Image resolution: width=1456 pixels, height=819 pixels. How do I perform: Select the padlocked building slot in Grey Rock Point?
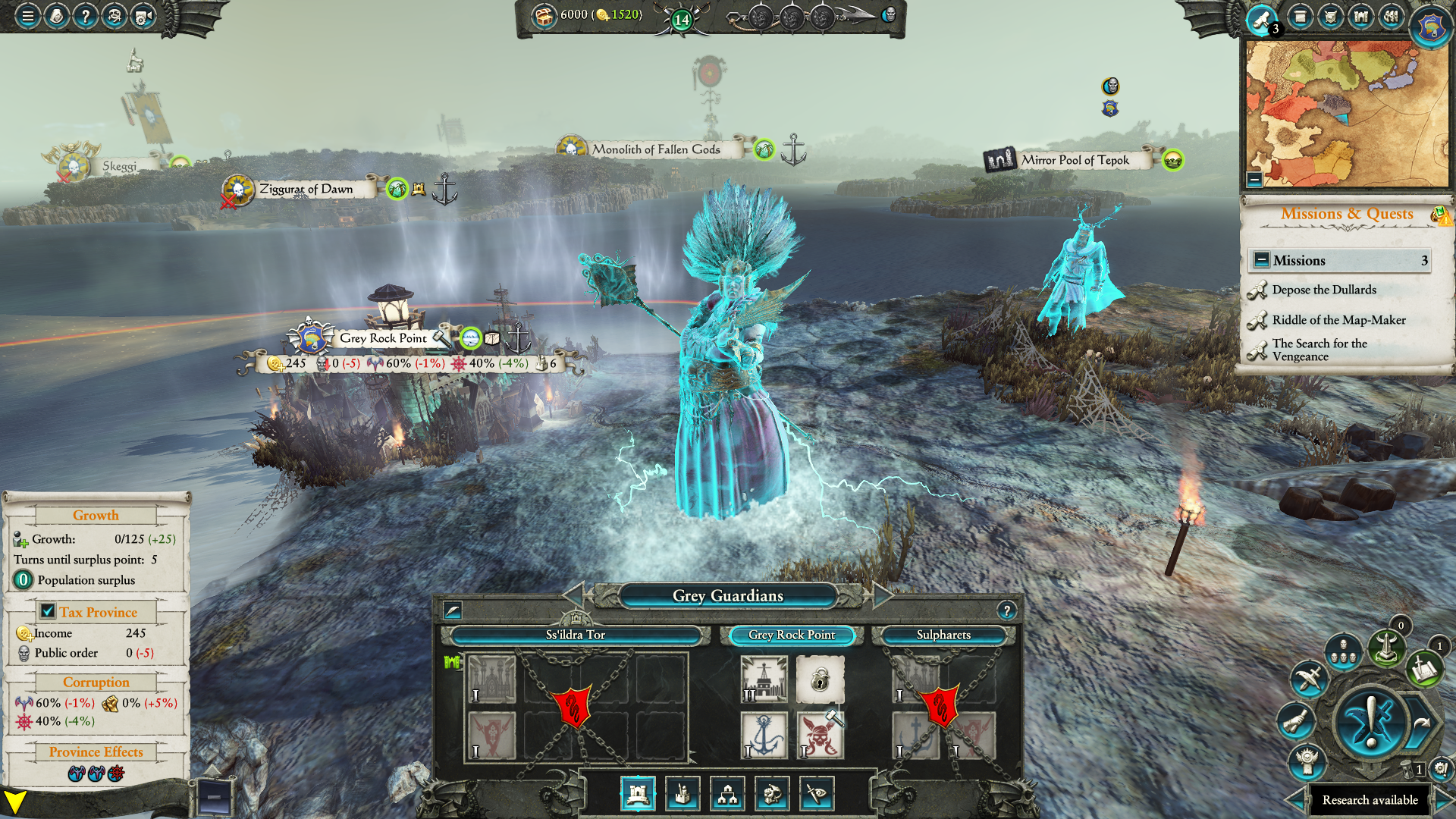coord(819,679)
